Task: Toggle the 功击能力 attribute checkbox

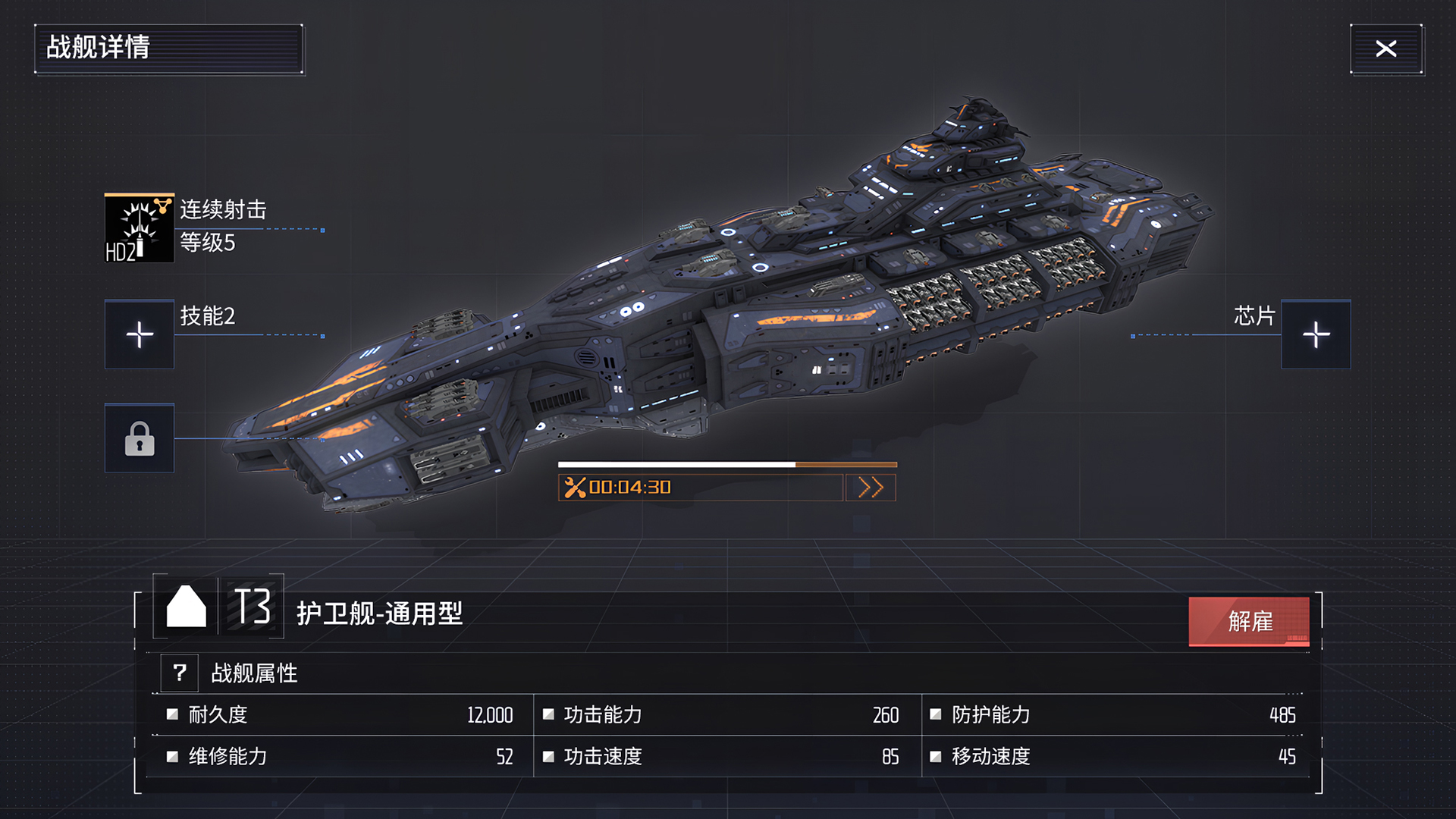Action: [x=550, y=714]
